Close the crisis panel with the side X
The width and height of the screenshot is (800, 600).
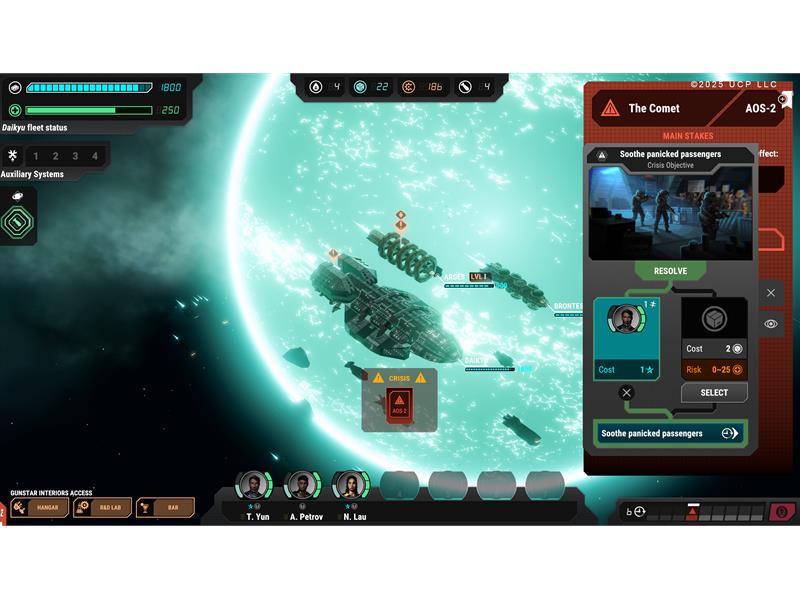click(771, 293)
